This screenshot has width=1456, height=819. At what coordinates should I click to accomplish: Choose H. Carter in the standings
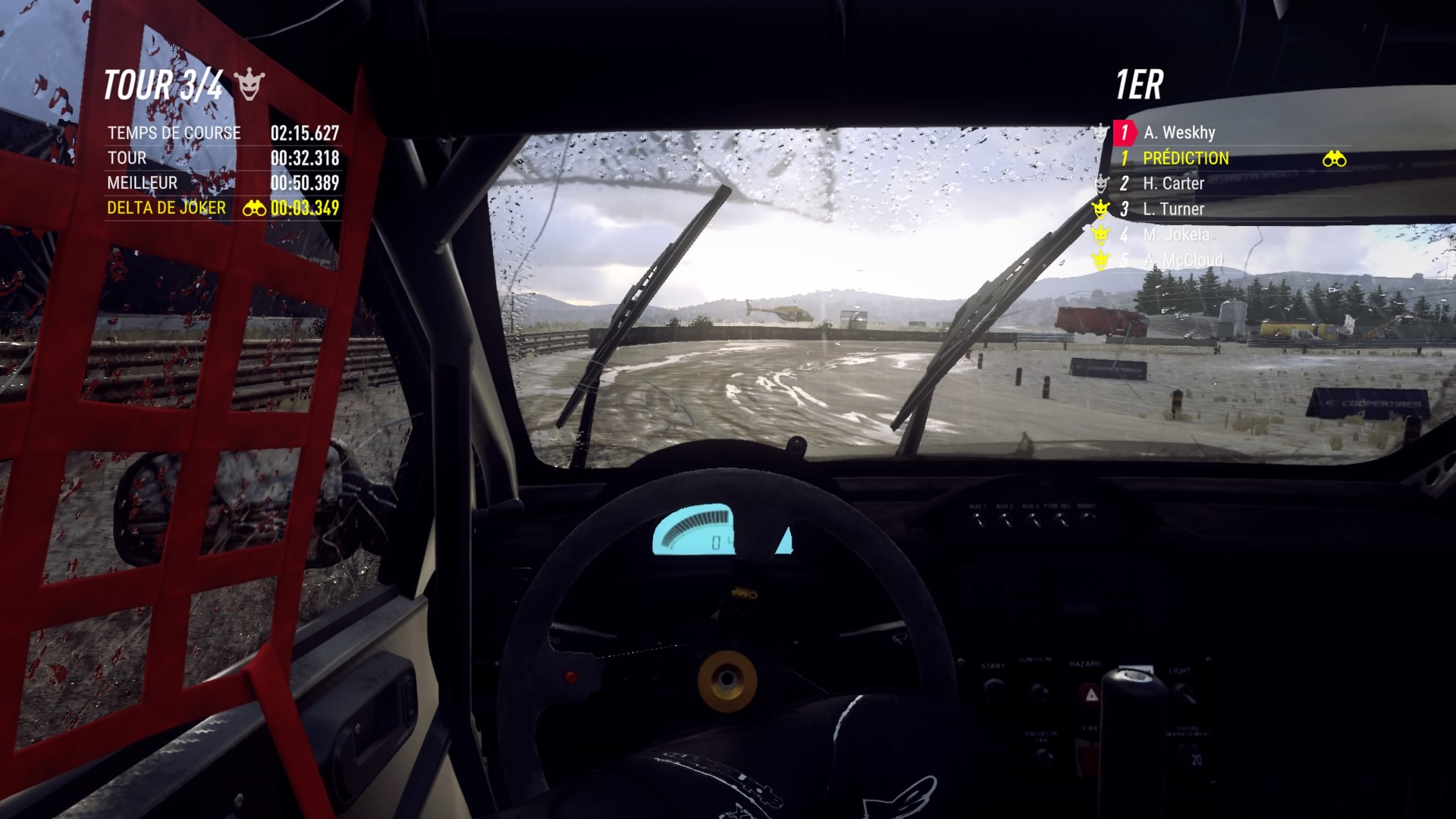click(x=1173, y=184)
